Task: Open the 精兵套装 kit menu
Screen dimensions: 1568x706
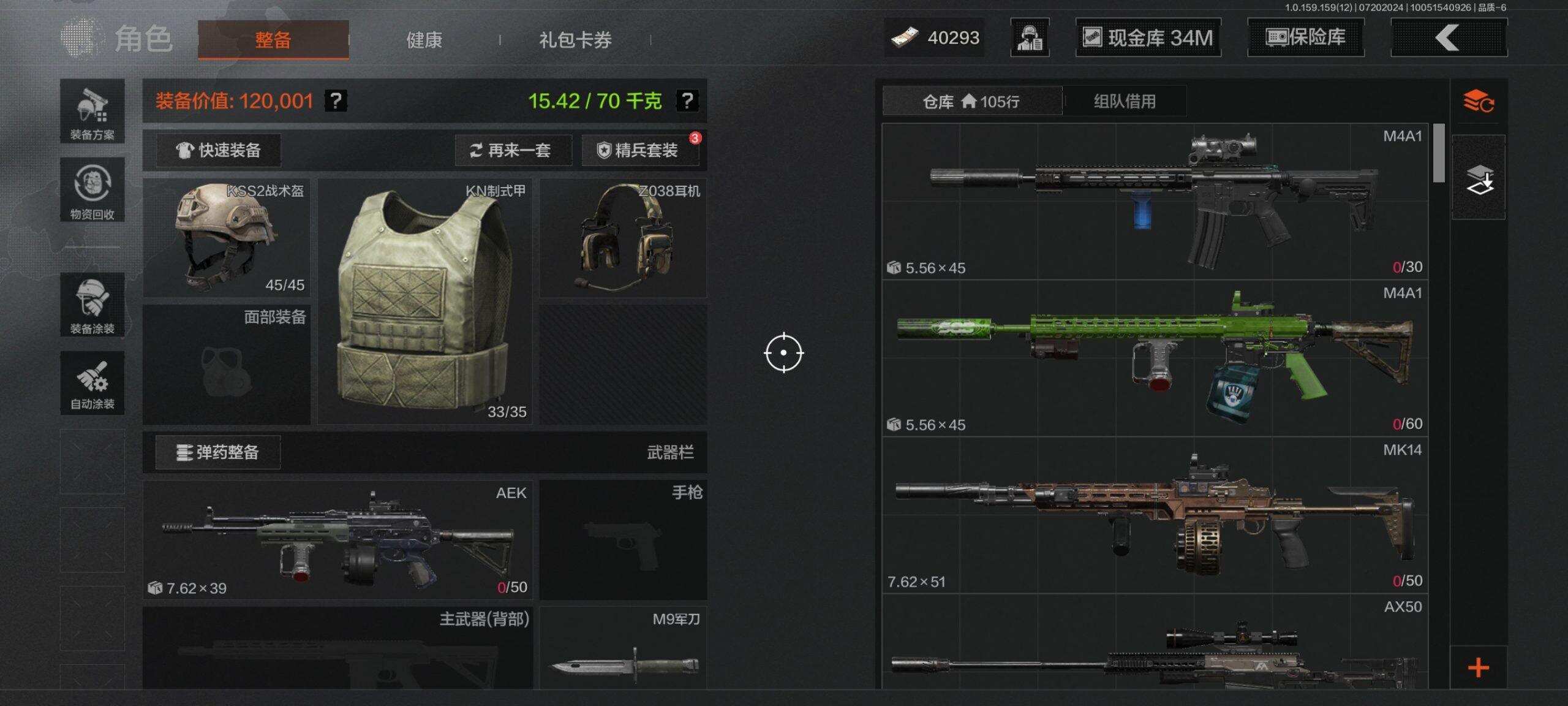Action: point(639,150)
